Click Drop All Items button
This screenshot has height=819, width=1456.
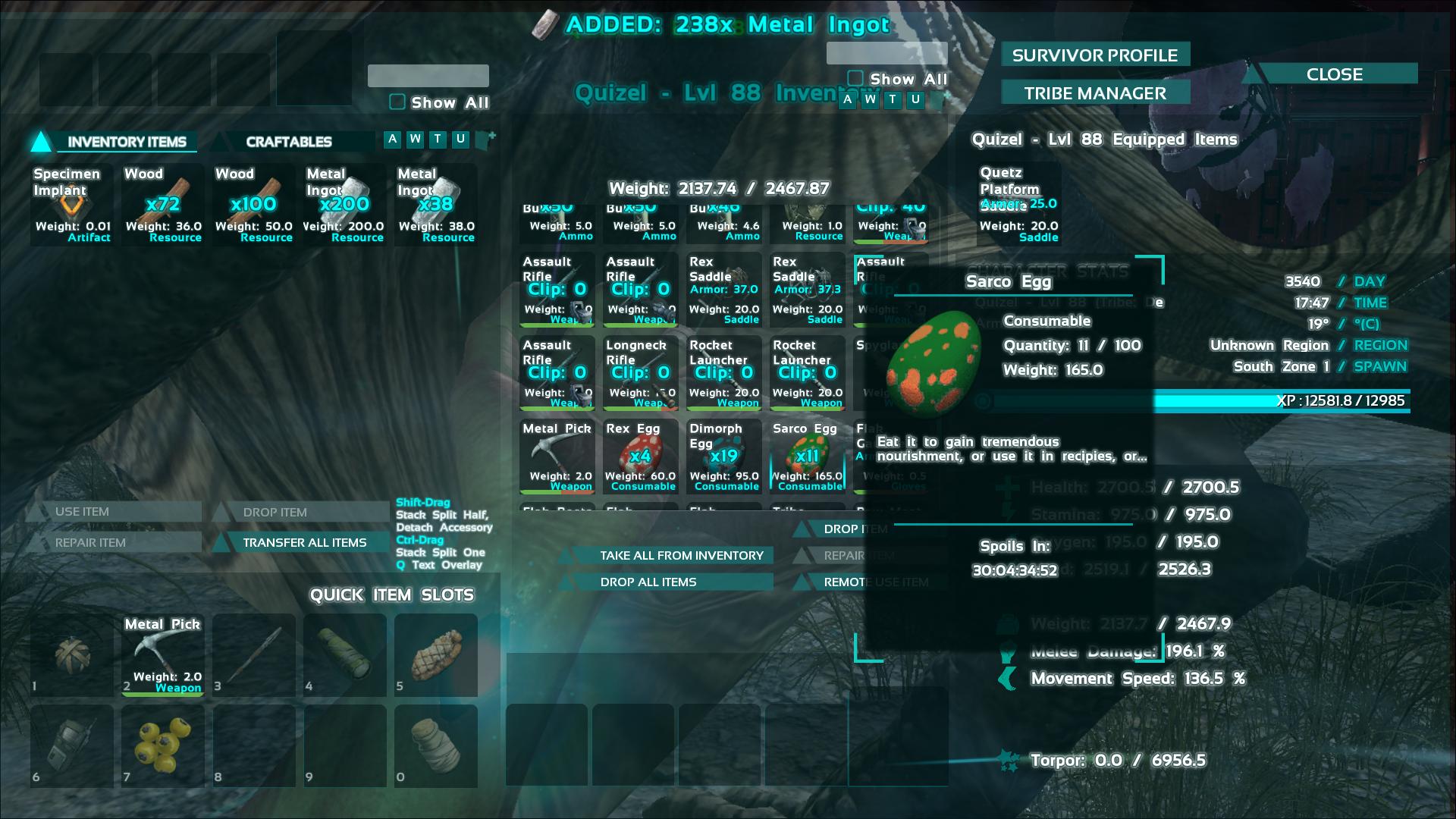pos(648,582)
